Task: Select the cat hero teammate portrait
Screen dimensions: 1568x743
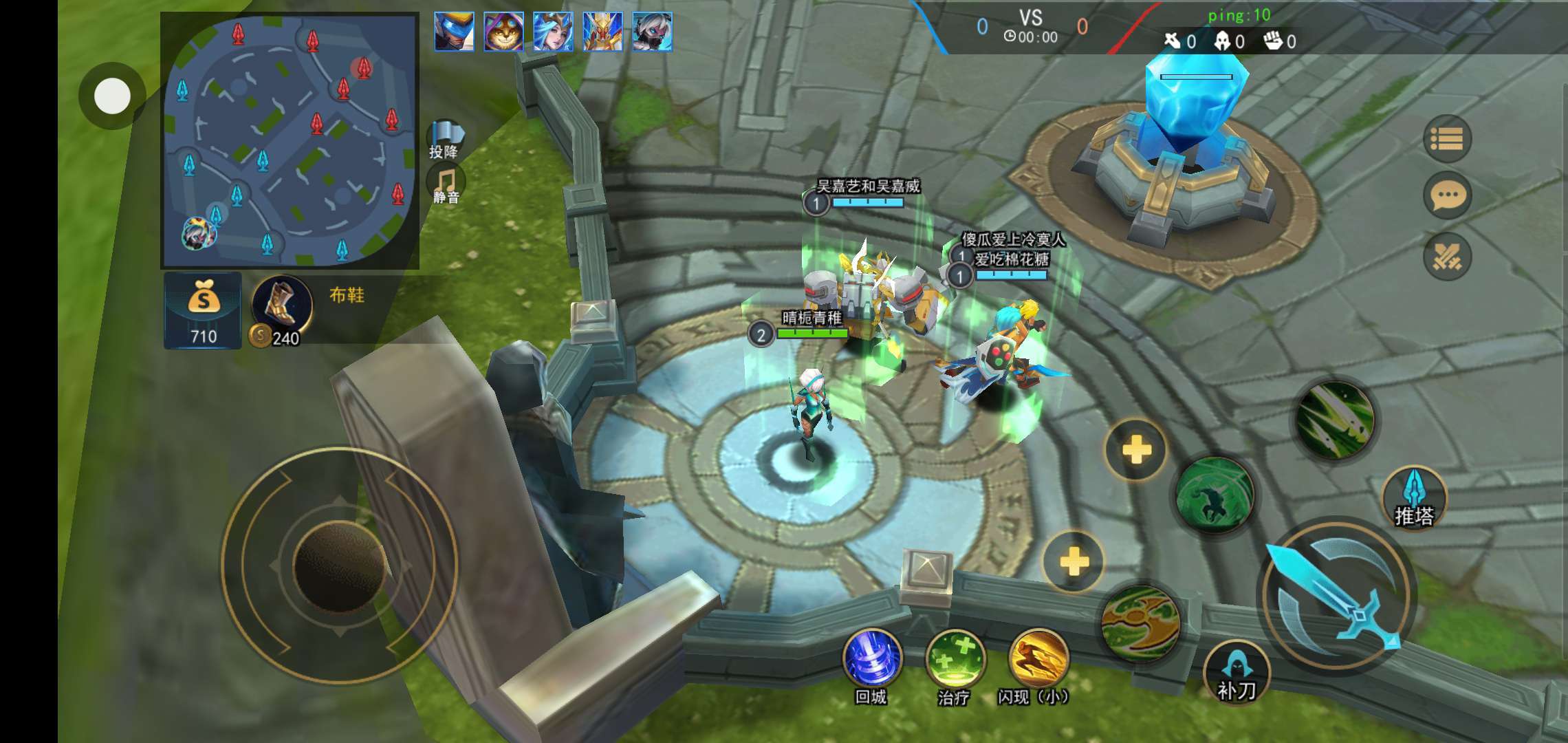Action: (503, 32)
